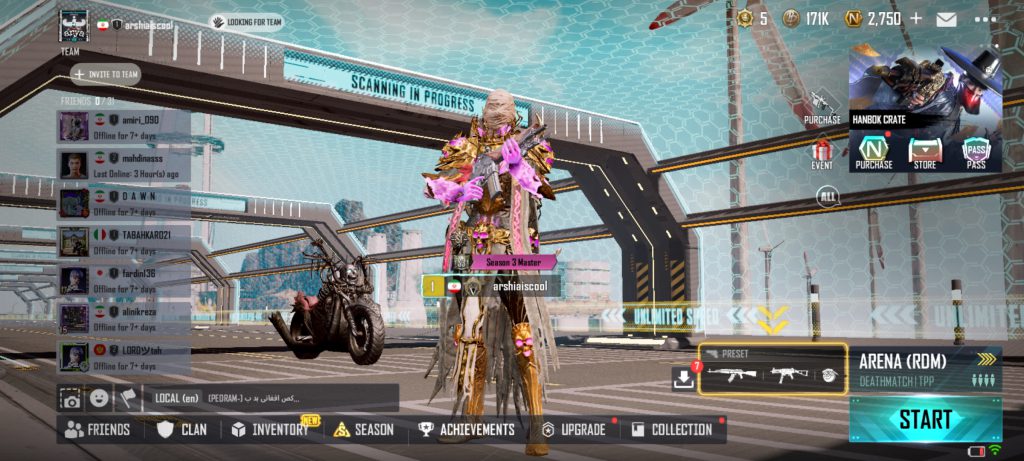
Task: Open the local chat box
Action: pyautogui.click(x=270, y=398)
